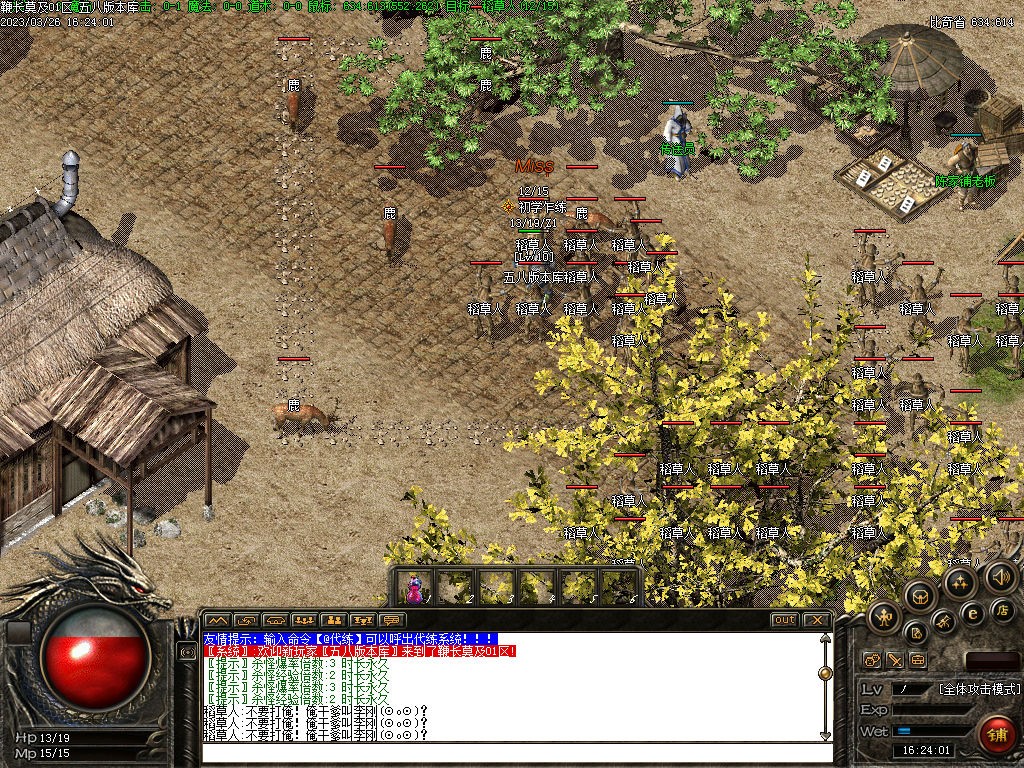Click the speech bubble chat filter button
This screenshot has width=1024, height=768.
(391, 620)
